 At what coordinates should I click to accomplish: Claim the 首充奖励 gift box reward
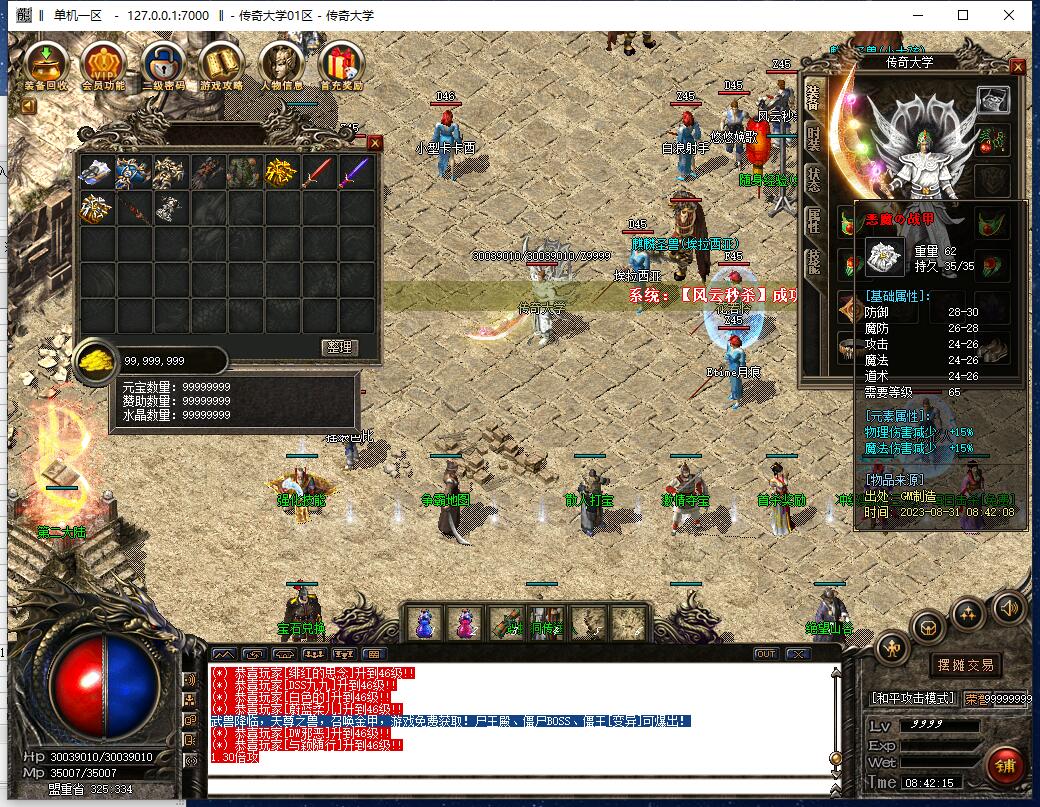[x=340, y=66]
